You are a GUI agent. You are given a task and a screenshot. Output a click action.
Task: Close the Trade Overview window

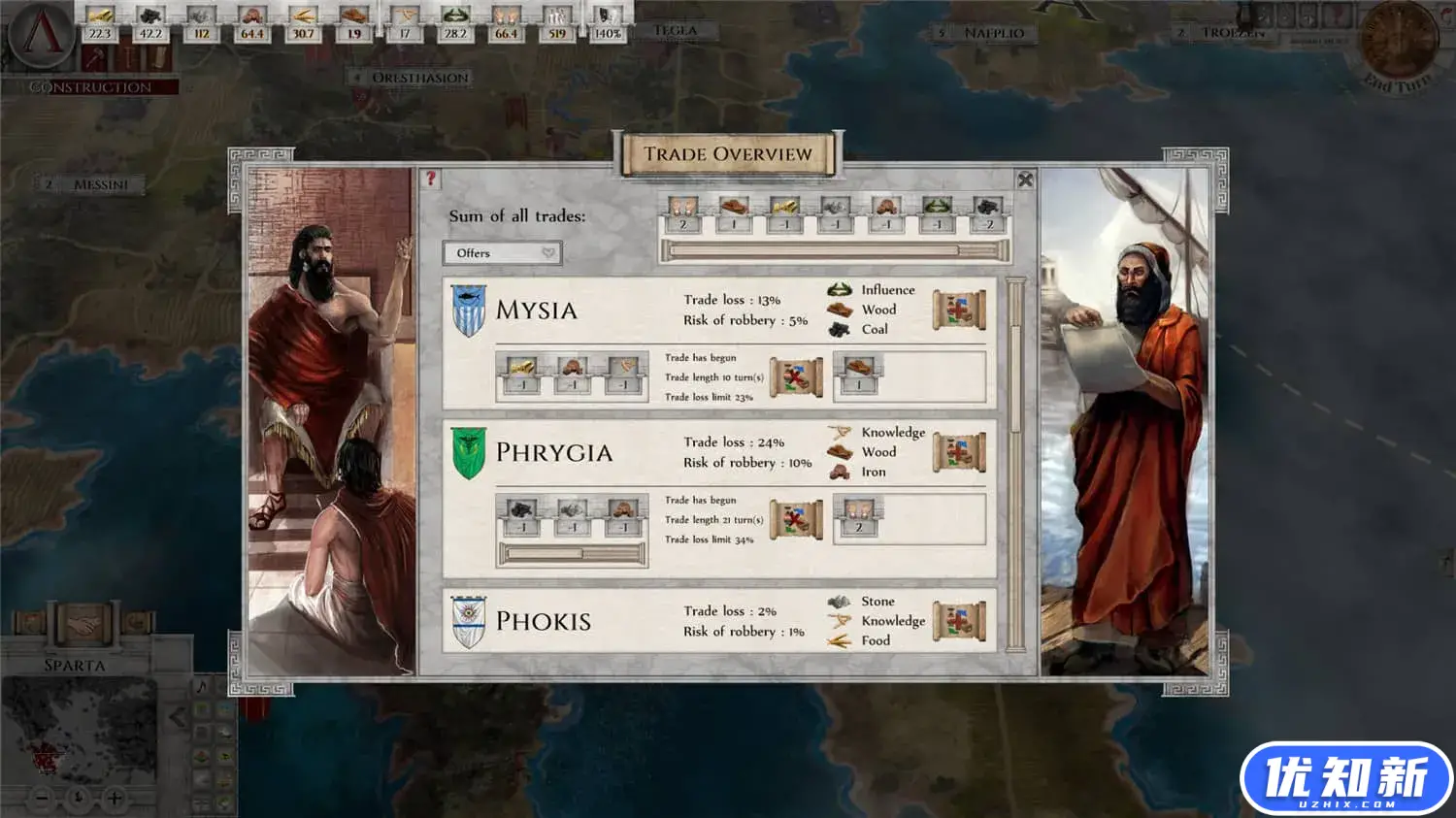coord(1025,180)
